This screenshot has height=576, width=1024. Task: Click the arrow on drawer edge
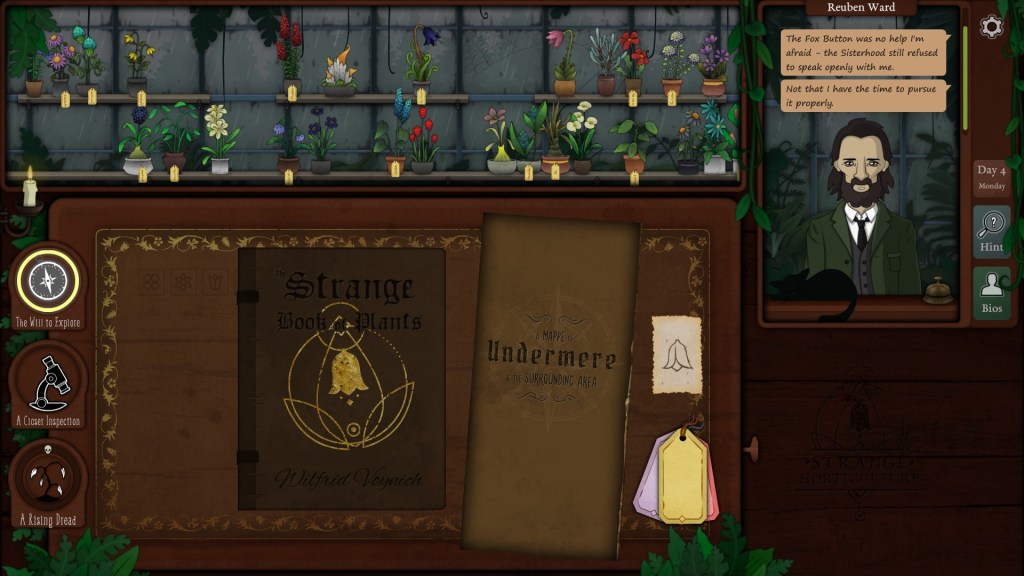(752, 446)
